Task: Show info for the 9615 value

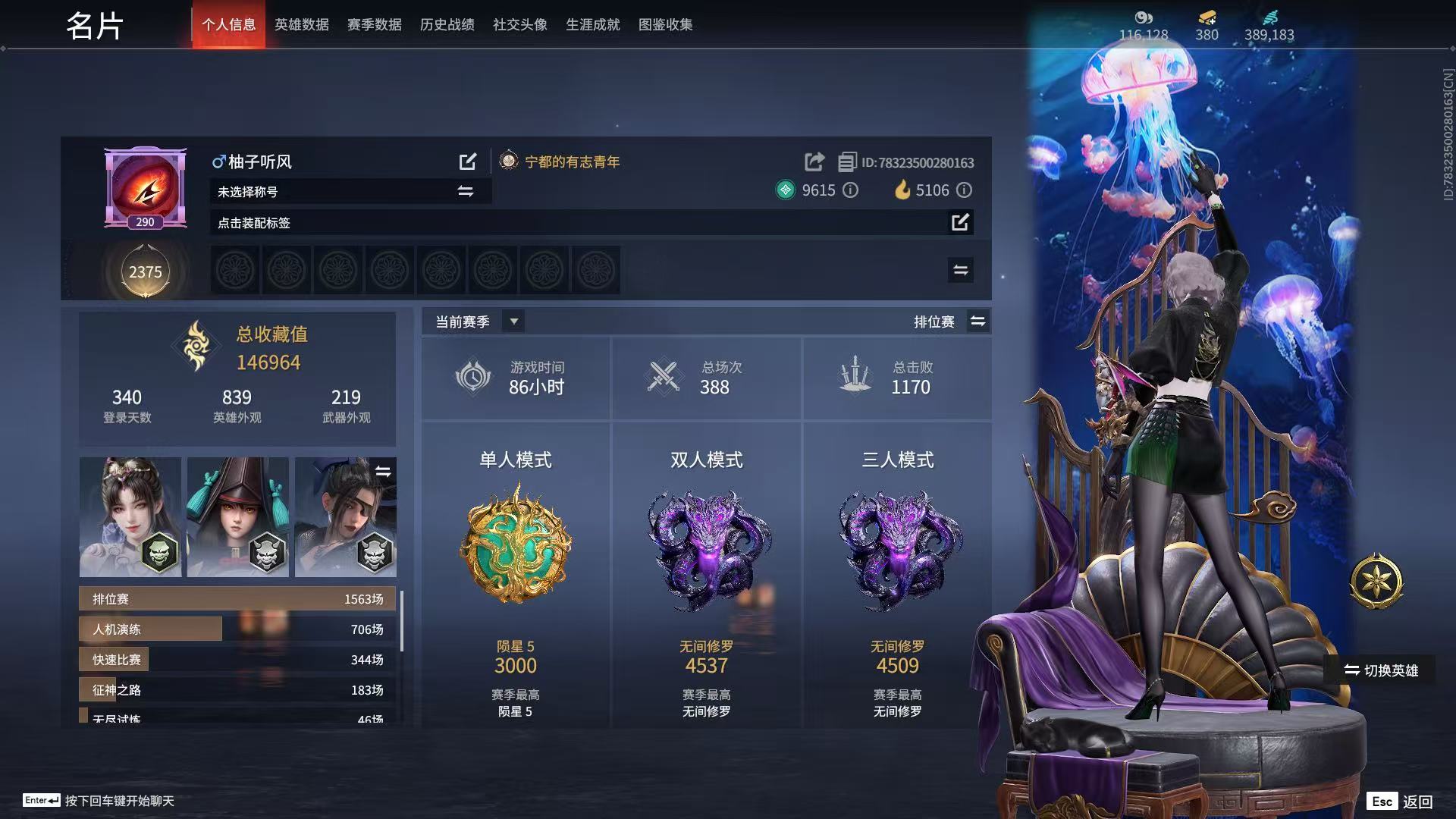Action: point(851,190)
